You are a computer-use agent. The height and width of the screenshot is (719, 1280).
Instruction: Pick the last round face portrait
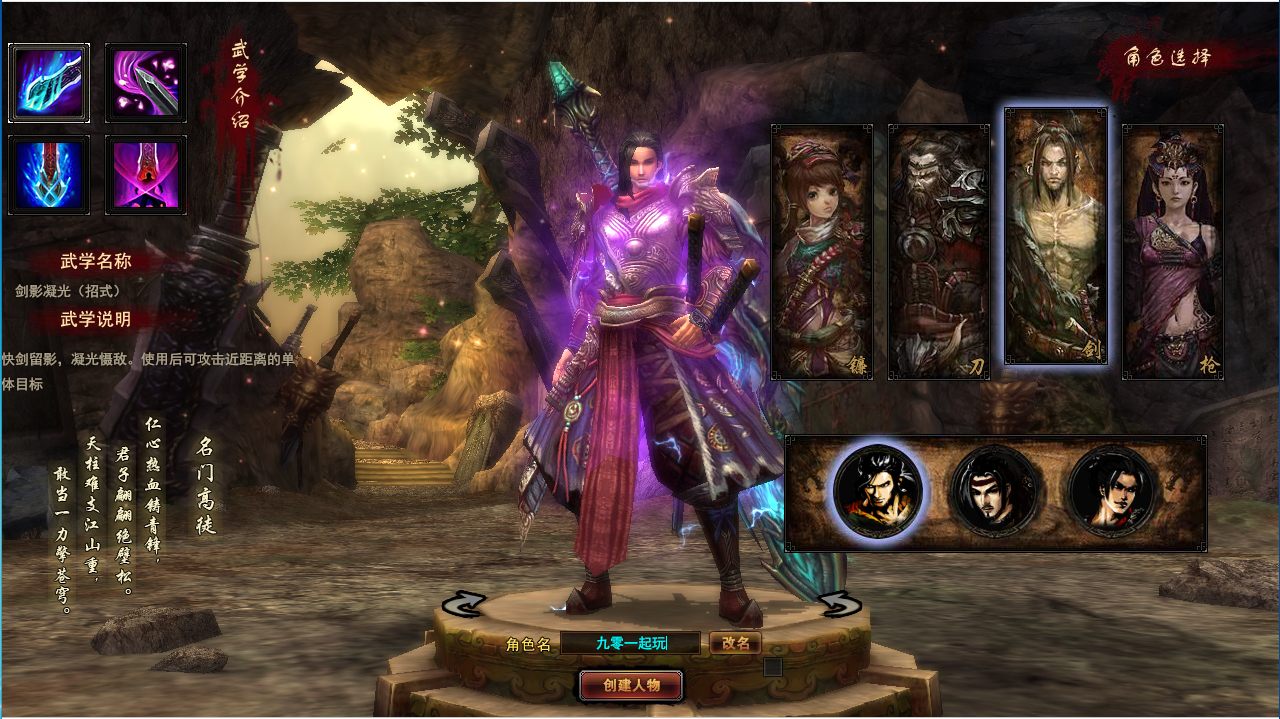pyautogui.click(x=1112, y=492)
